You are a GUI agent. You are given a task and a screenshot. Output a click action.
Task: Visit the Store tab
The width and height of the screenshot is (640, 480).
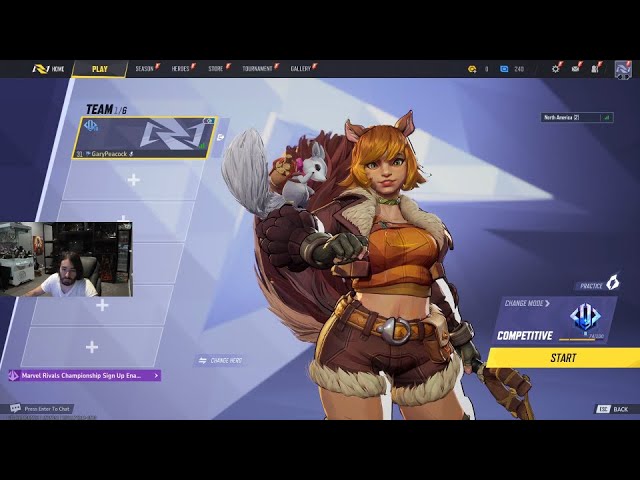coord(216,69)
